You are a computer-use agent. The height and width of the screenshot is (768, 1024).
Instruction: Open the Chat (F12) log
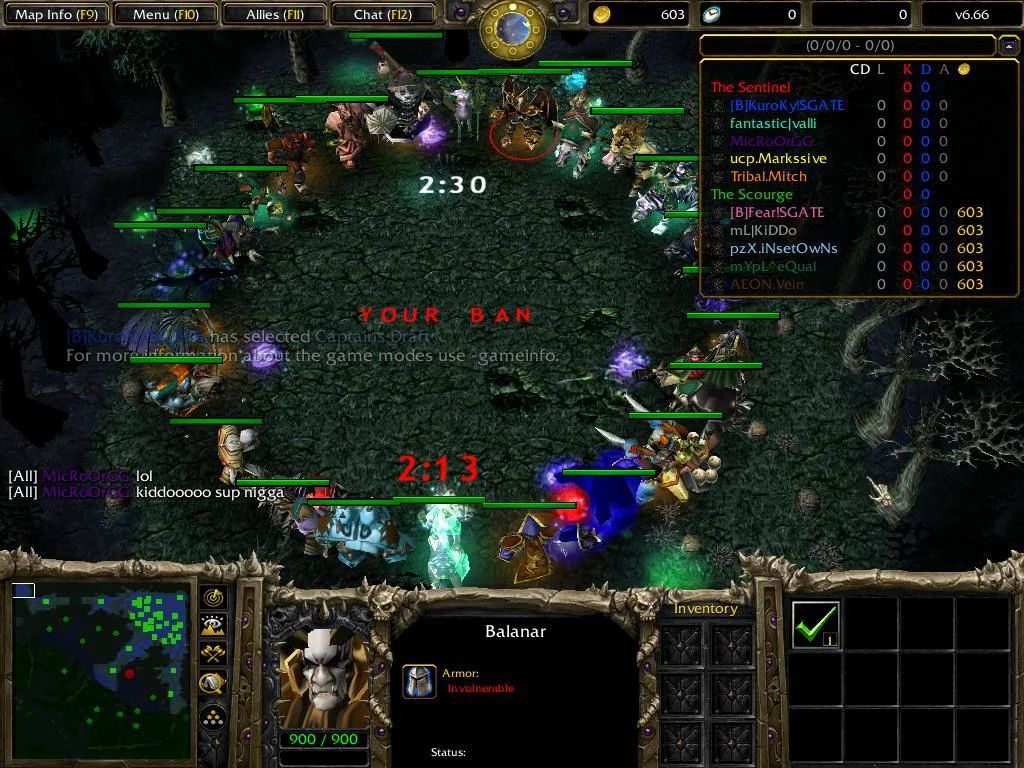[382, 15]
